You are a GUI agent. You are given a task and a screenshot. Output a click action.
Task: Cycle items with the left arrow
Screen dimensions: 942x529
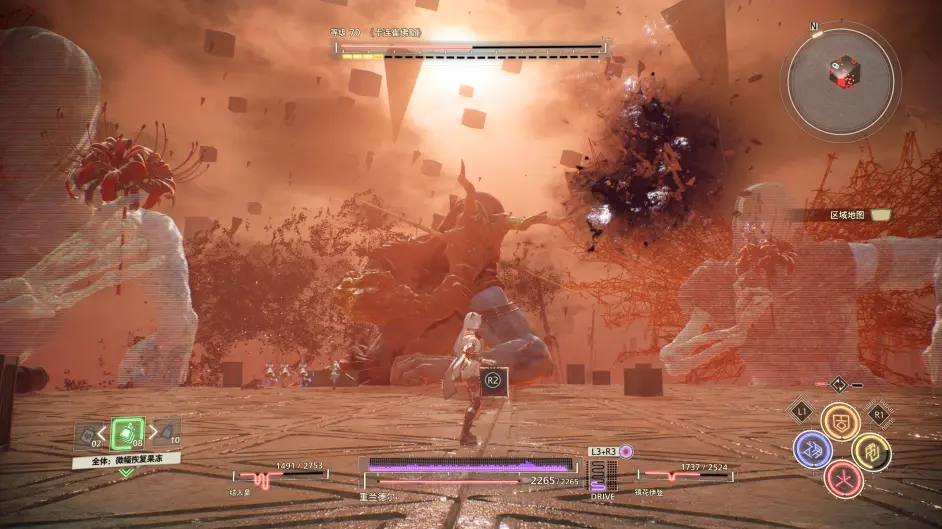coord(102,432)
